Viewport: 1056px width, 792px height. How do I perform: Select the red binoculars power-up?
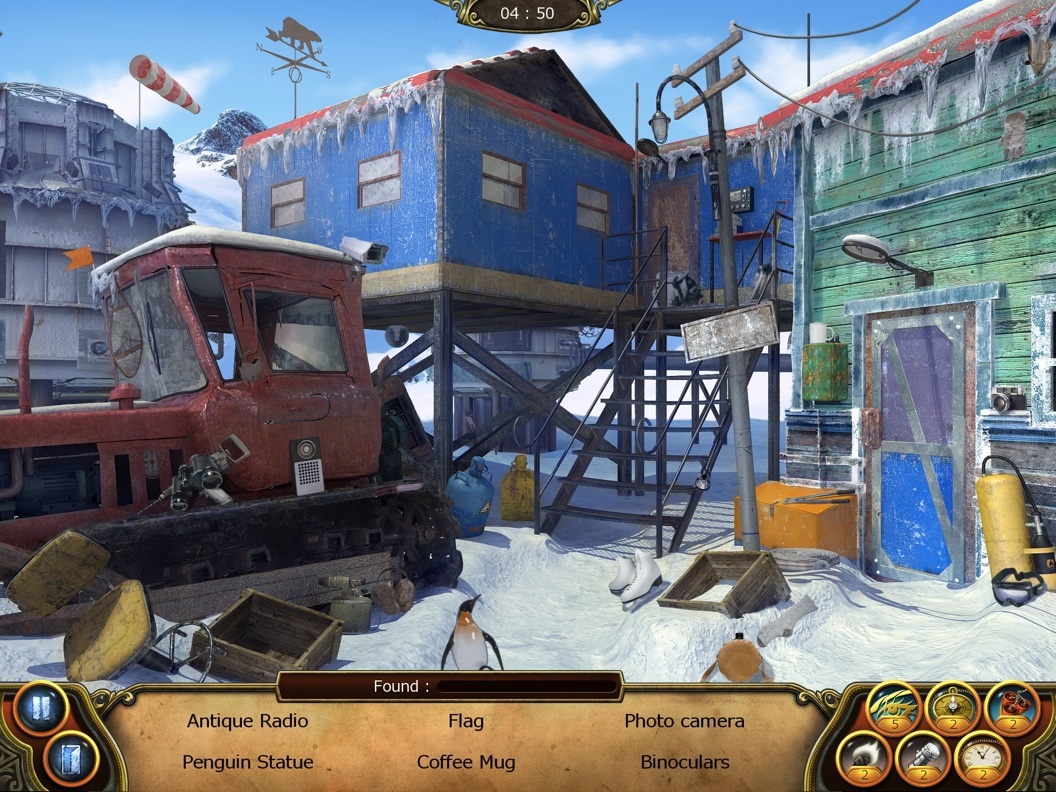pos(1011,705)
